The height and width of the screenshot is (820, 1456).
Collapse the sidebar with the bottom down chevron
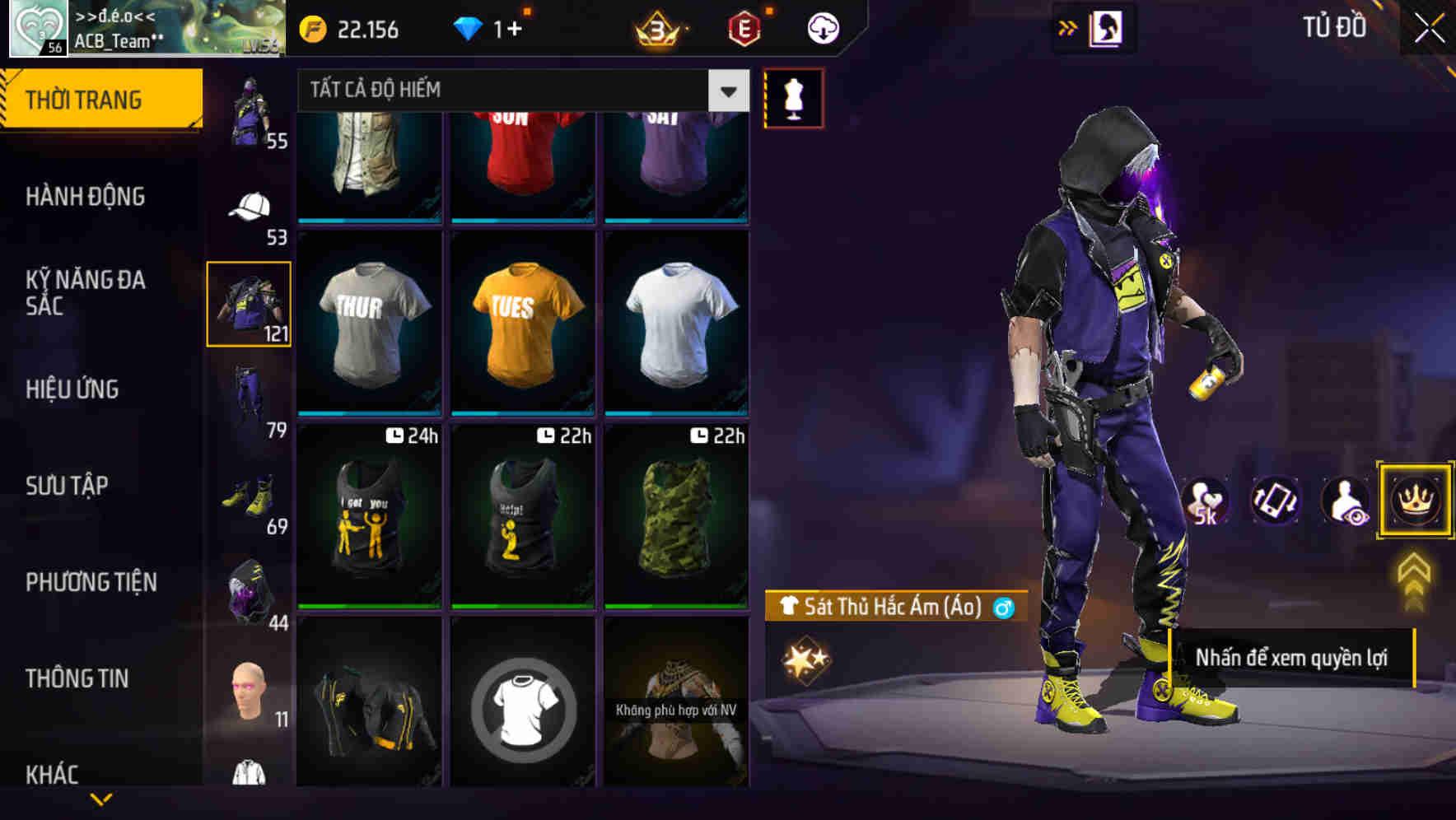coord(99,798)
